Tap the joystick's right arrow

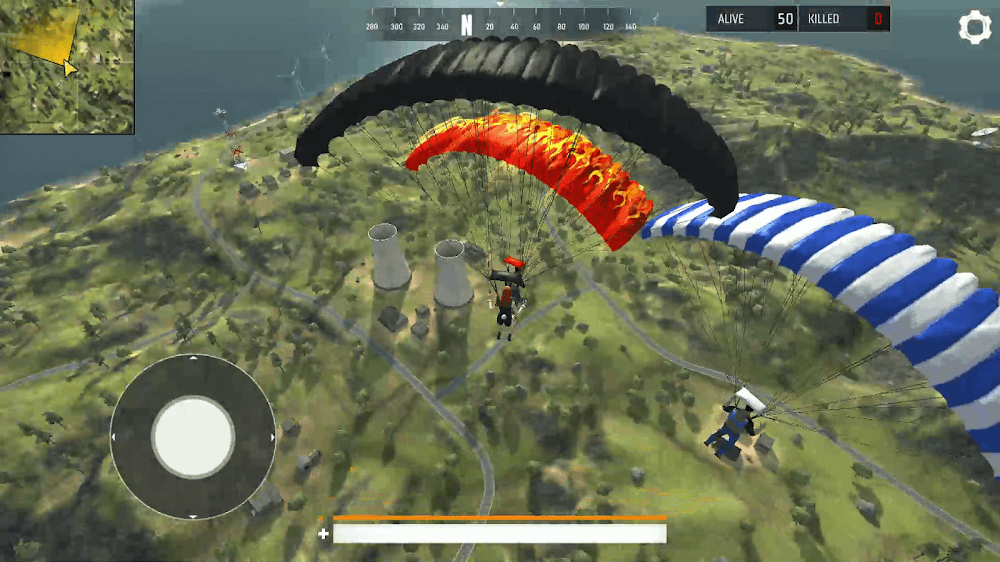click(x=271, y=437)
